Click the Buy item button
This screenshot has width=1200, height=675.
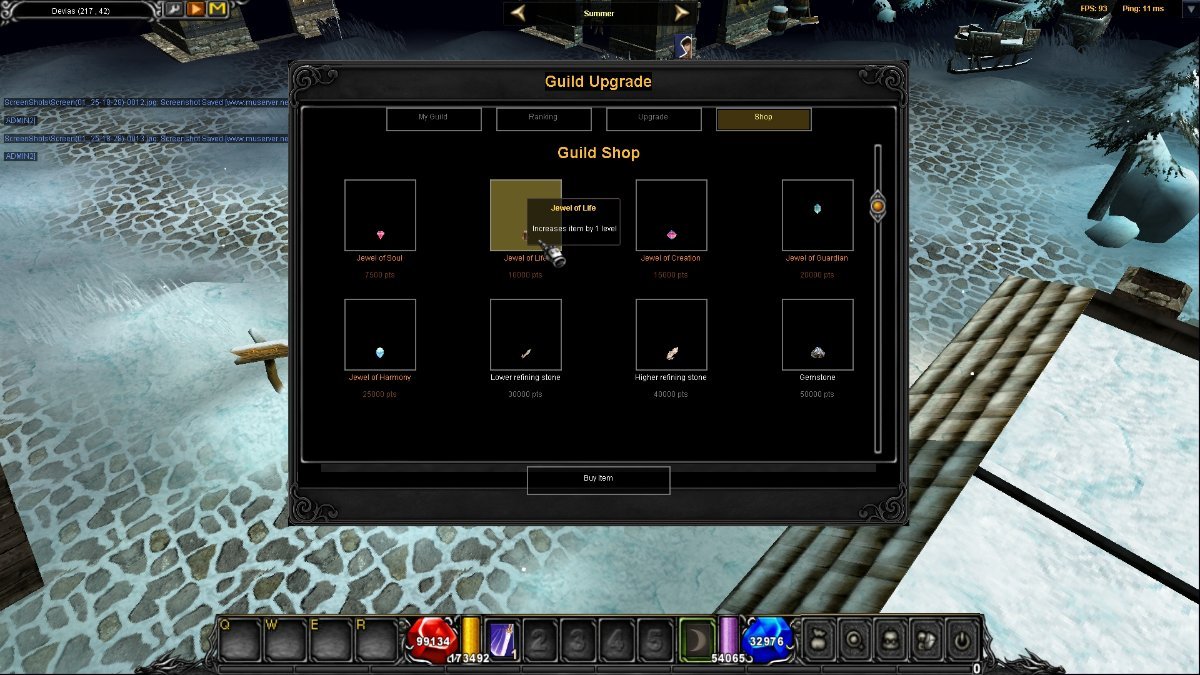pyautogui.click(x=598, y=479)
